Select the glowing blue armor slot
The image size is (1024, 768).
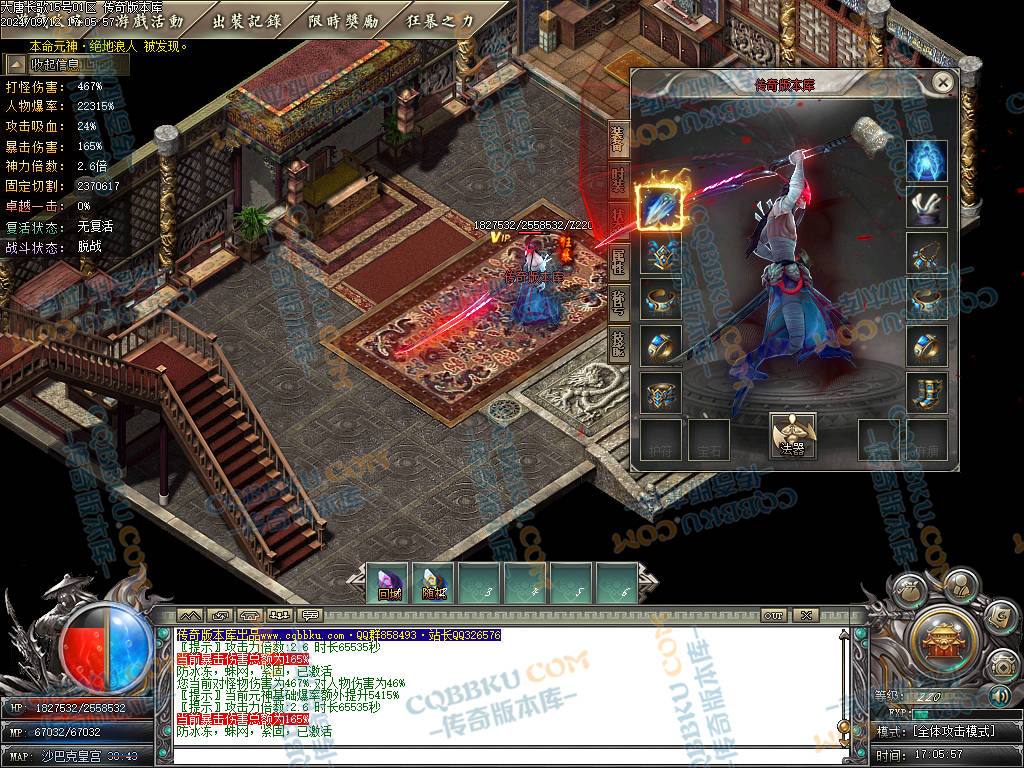pos(927,161)
